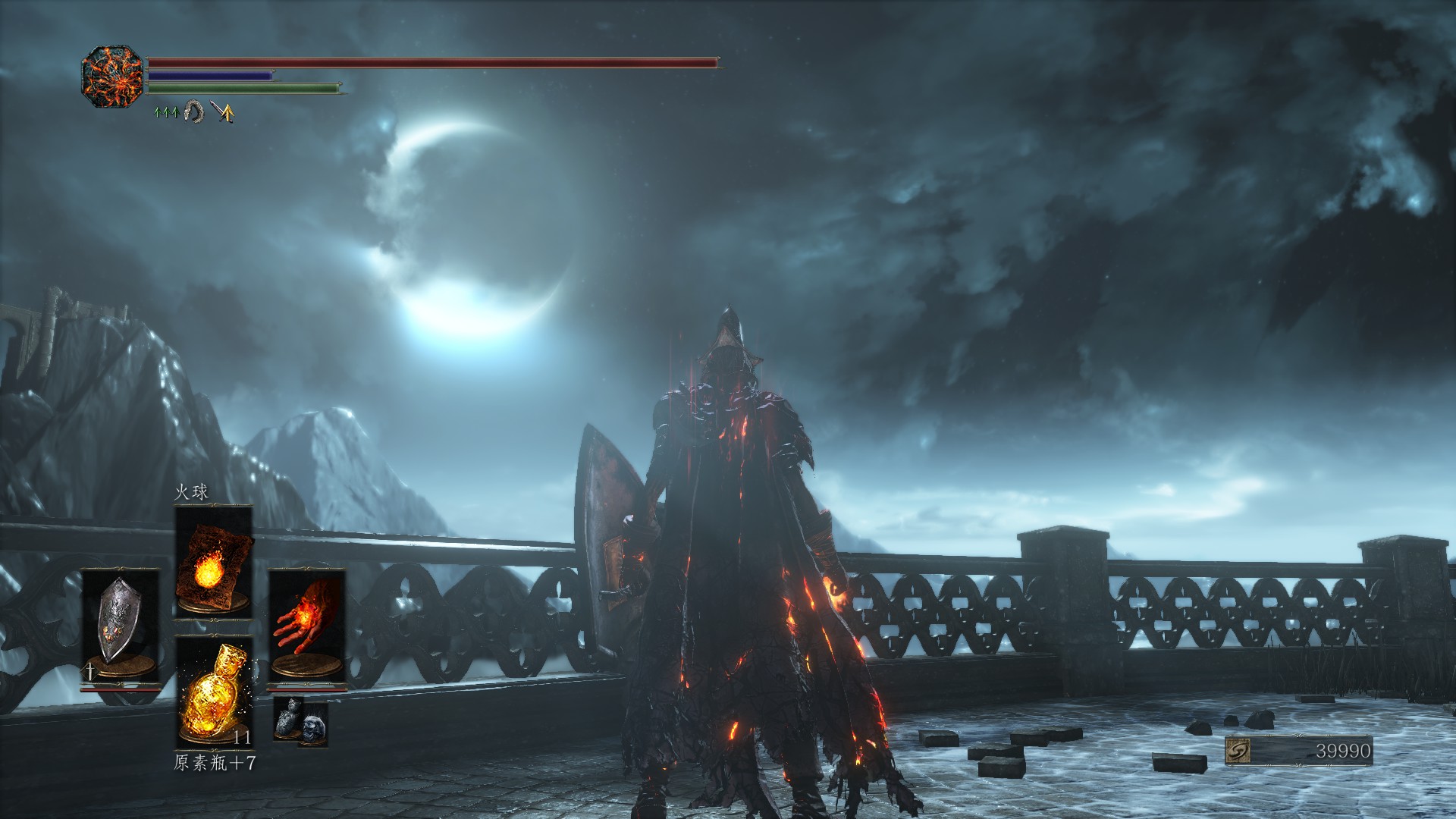Screen dimensions: 1456x819
Task: Choose the pyromancy flame hand slot
Action: click(306, 626)
